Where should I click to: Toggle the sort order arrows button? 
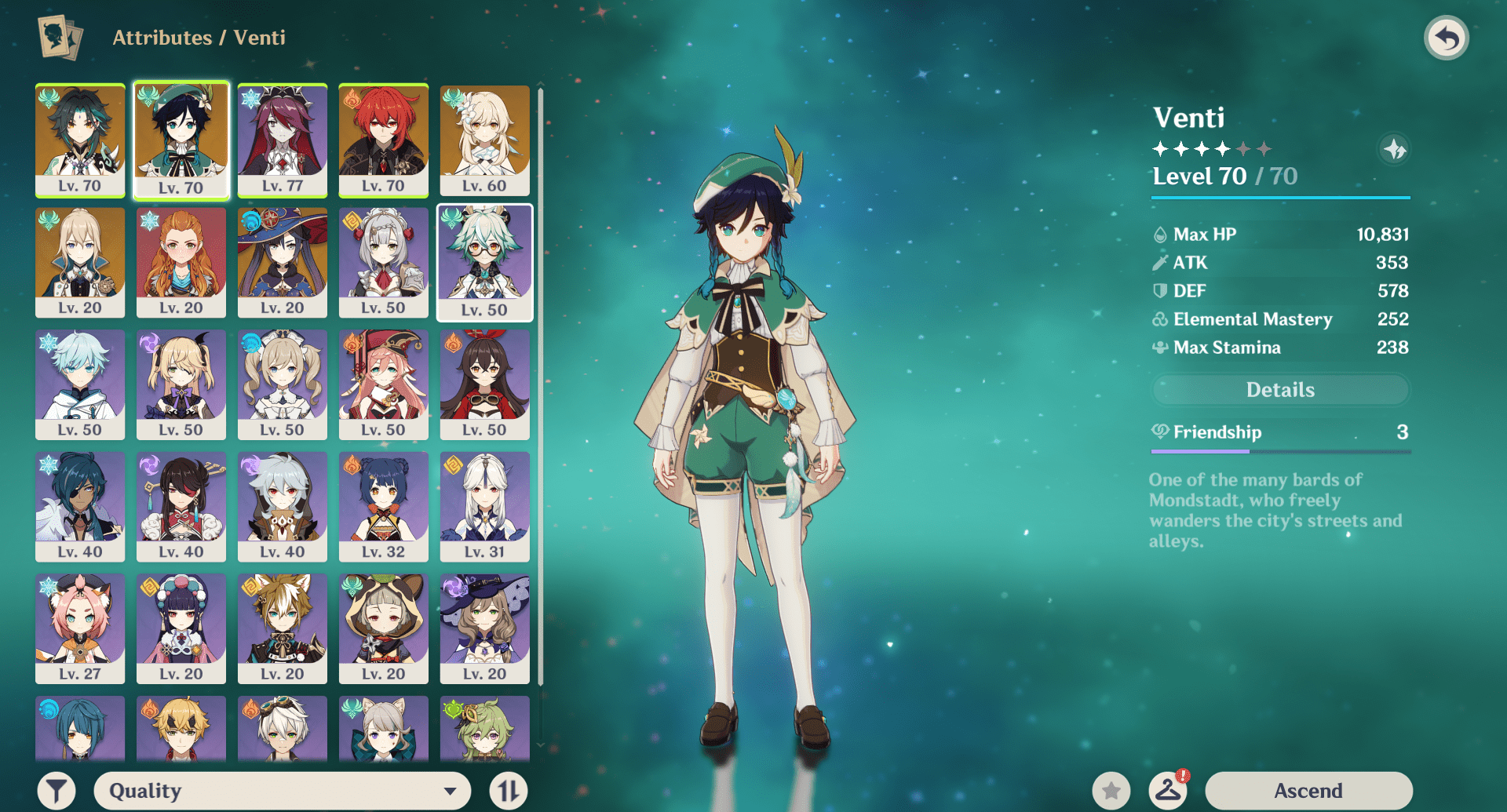(508, 790)
